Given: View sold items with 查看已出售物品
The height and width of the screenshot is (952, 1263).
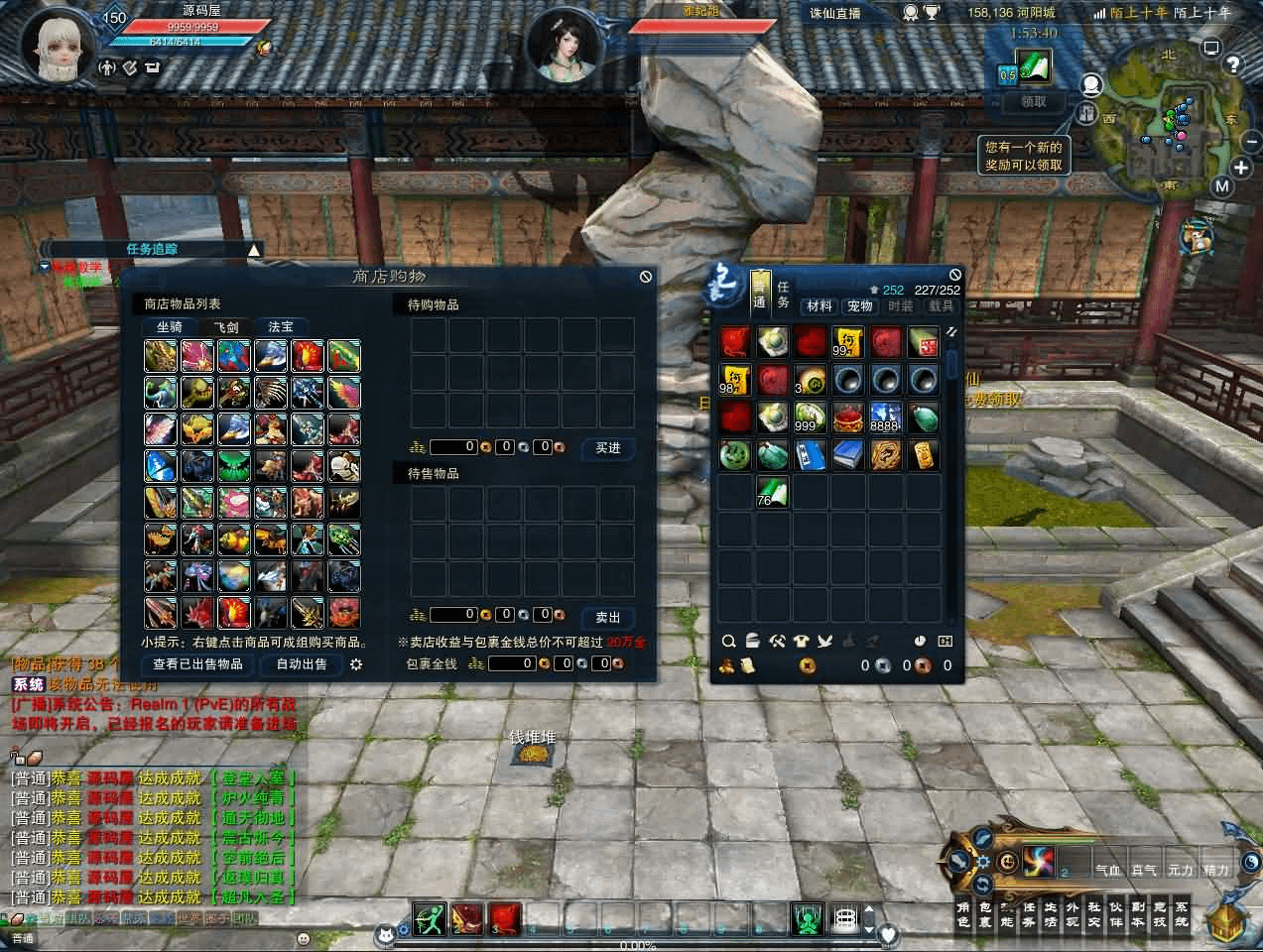Looking at the screenshot, I should tap(197, 663).
